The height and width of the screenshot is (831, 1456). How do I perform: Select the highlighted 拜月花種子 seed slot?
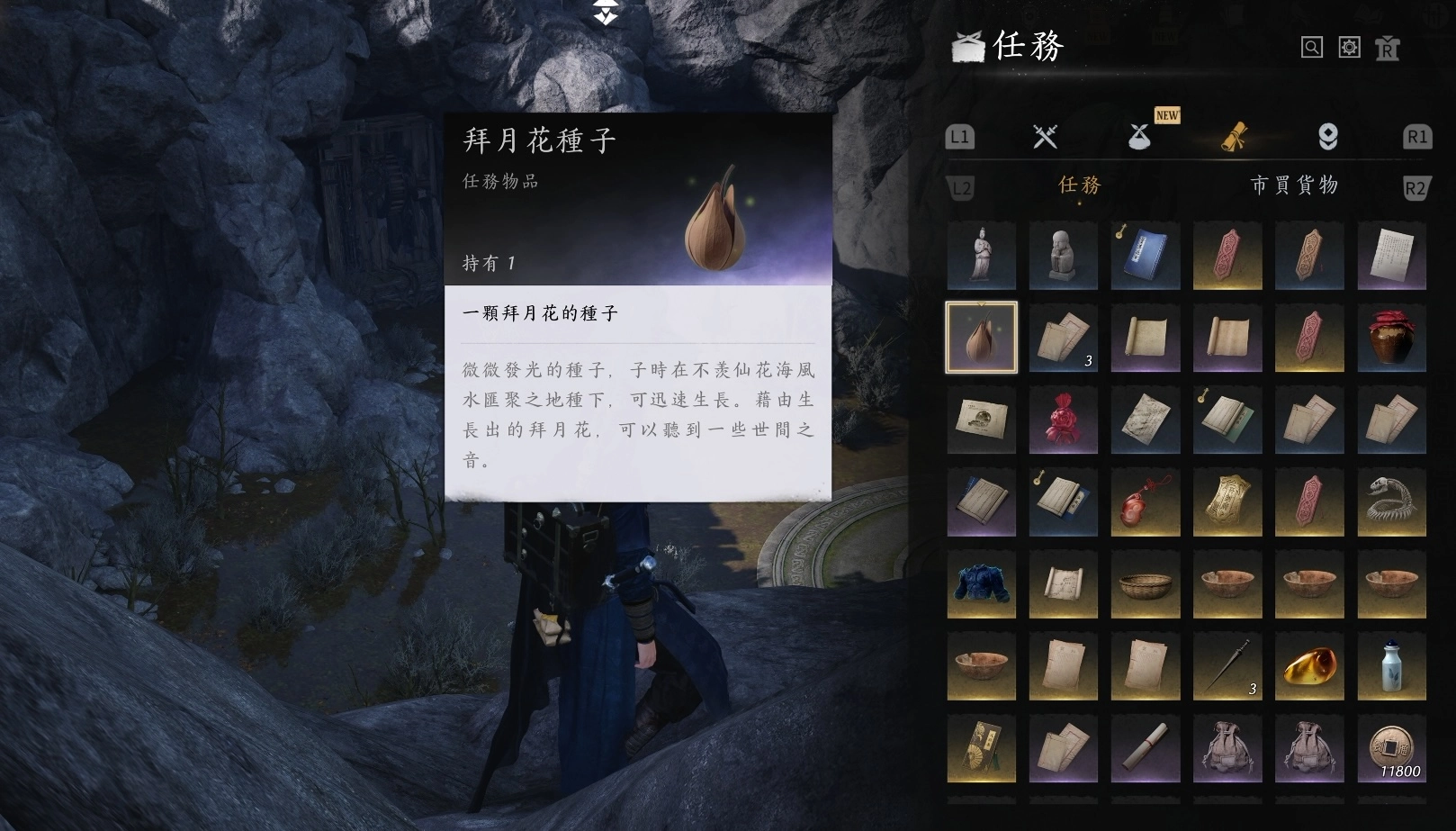tap(981, 339)
